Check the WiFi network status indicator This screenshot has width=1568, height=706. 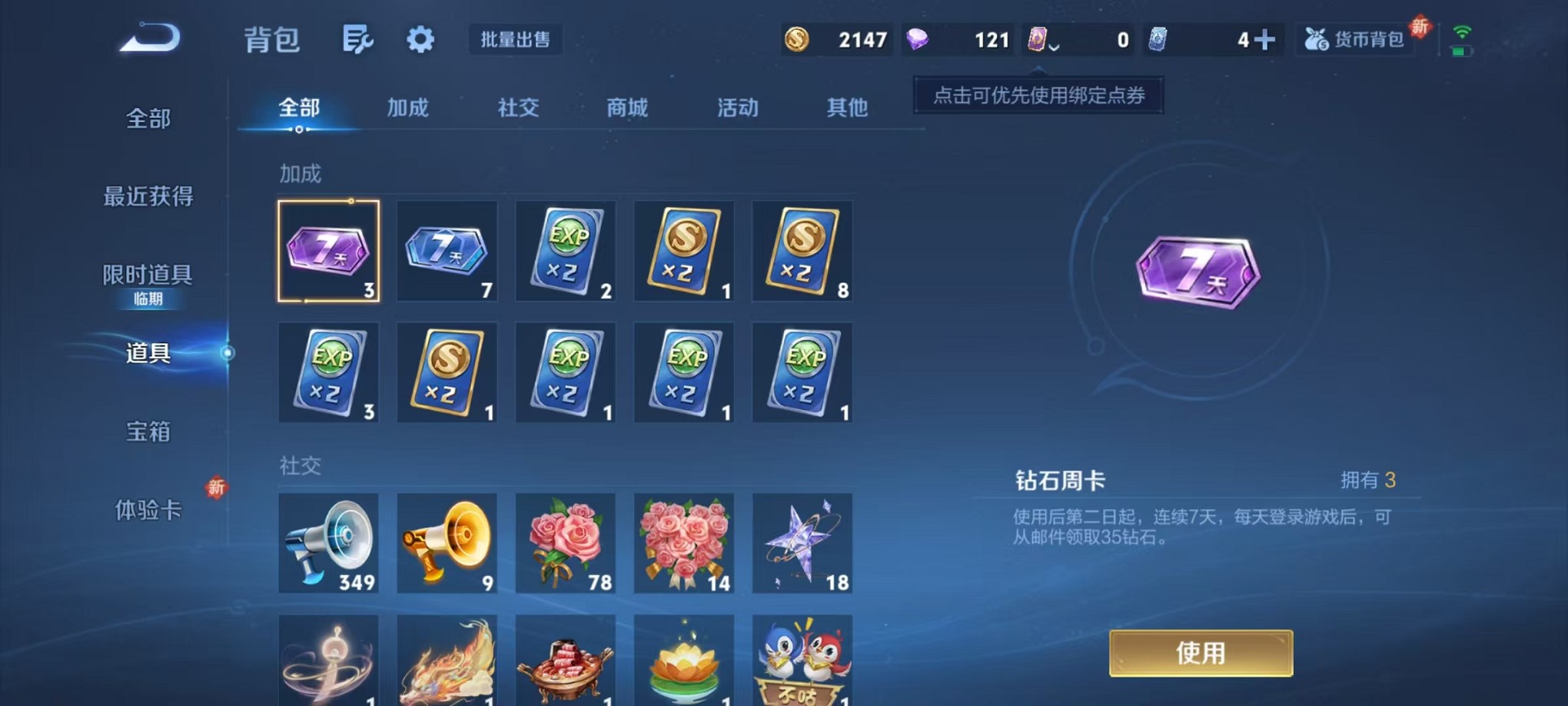(1461, 31)
